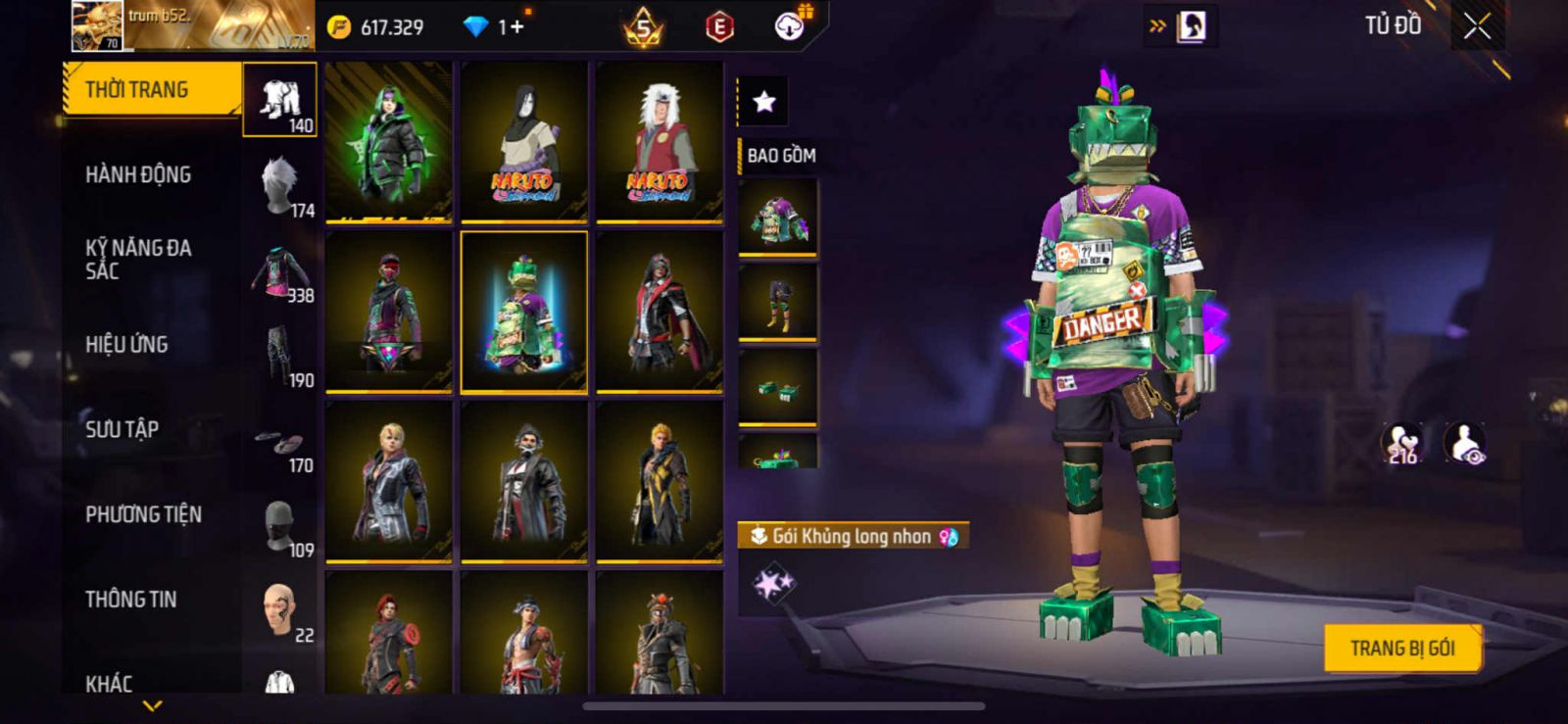Click the dinosaur pants item in Bao Gồm
The image size is (1568, 724).
pyautogui.click(x=777, y=303)
